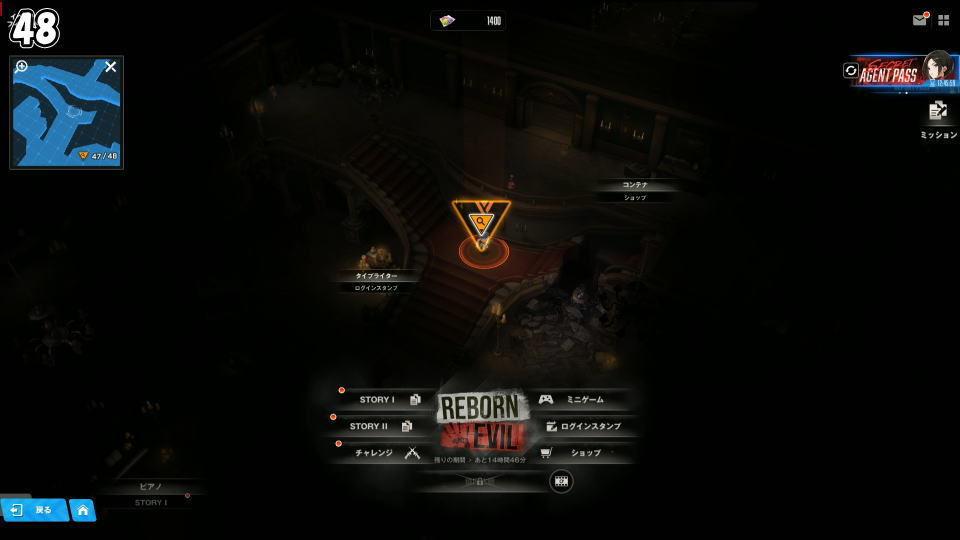
Task: Close the minimap panel
Action: point(111,67)
